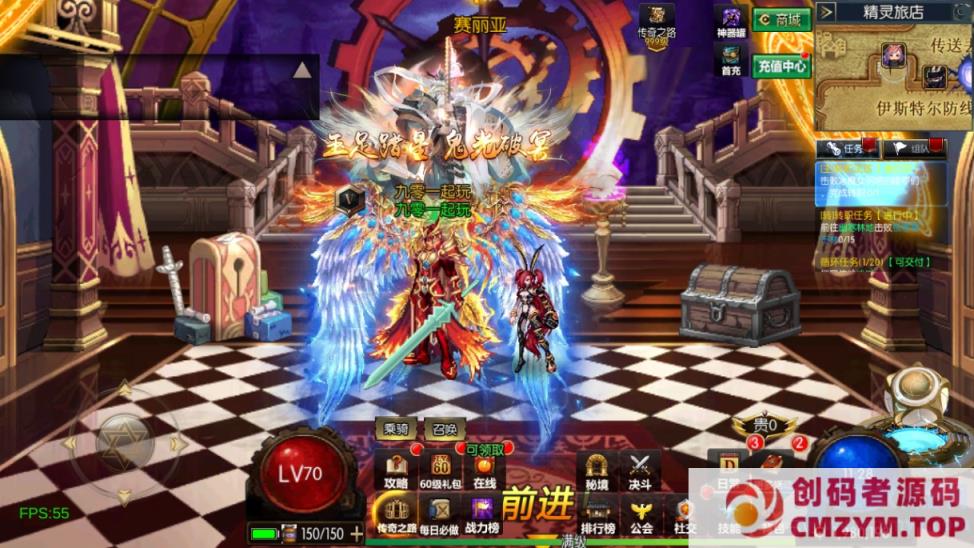Claim the 60级礼包 gift pack
The image size is (974, 548).
pyautogui.click(x=440, y=470)
